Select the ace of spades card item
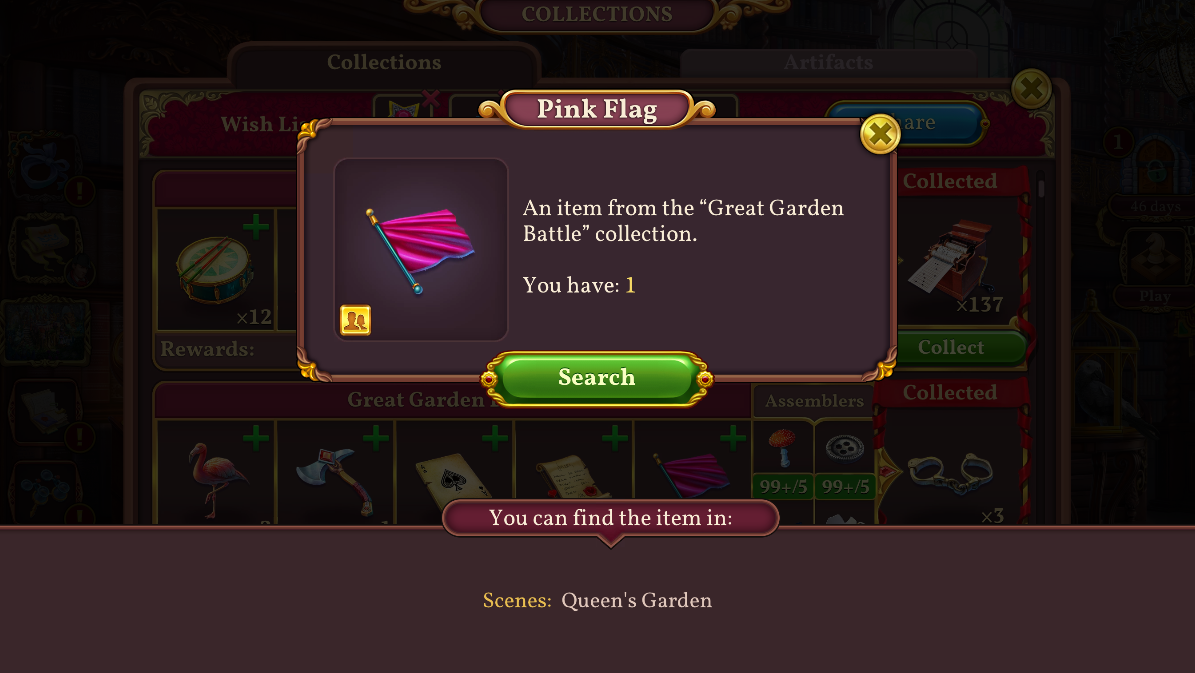Screen dimensions: 1195x673 coord(454,475)
